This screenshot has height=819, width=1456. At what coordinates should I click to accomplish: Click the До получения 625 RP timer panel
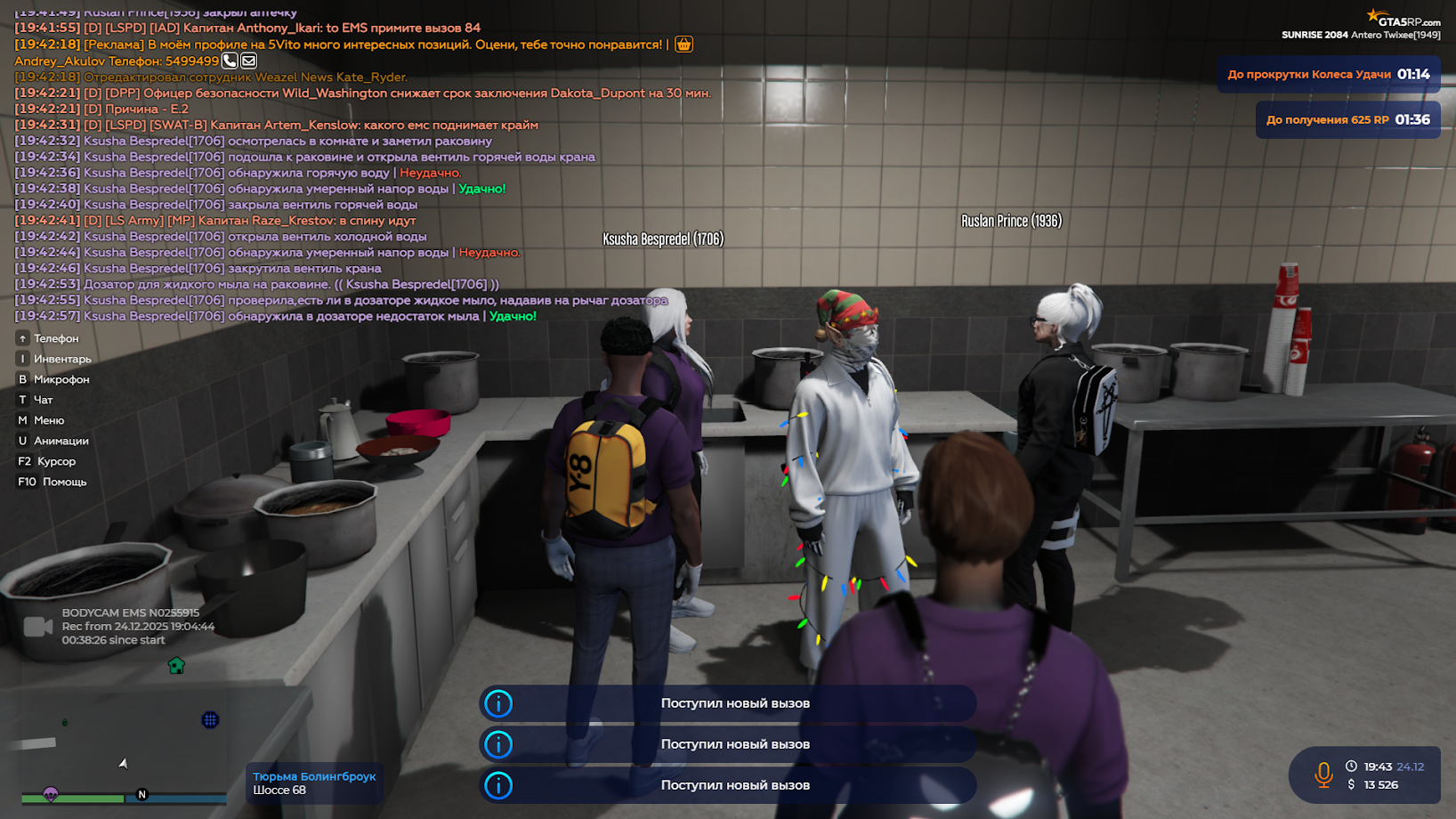click(1347, 119)
